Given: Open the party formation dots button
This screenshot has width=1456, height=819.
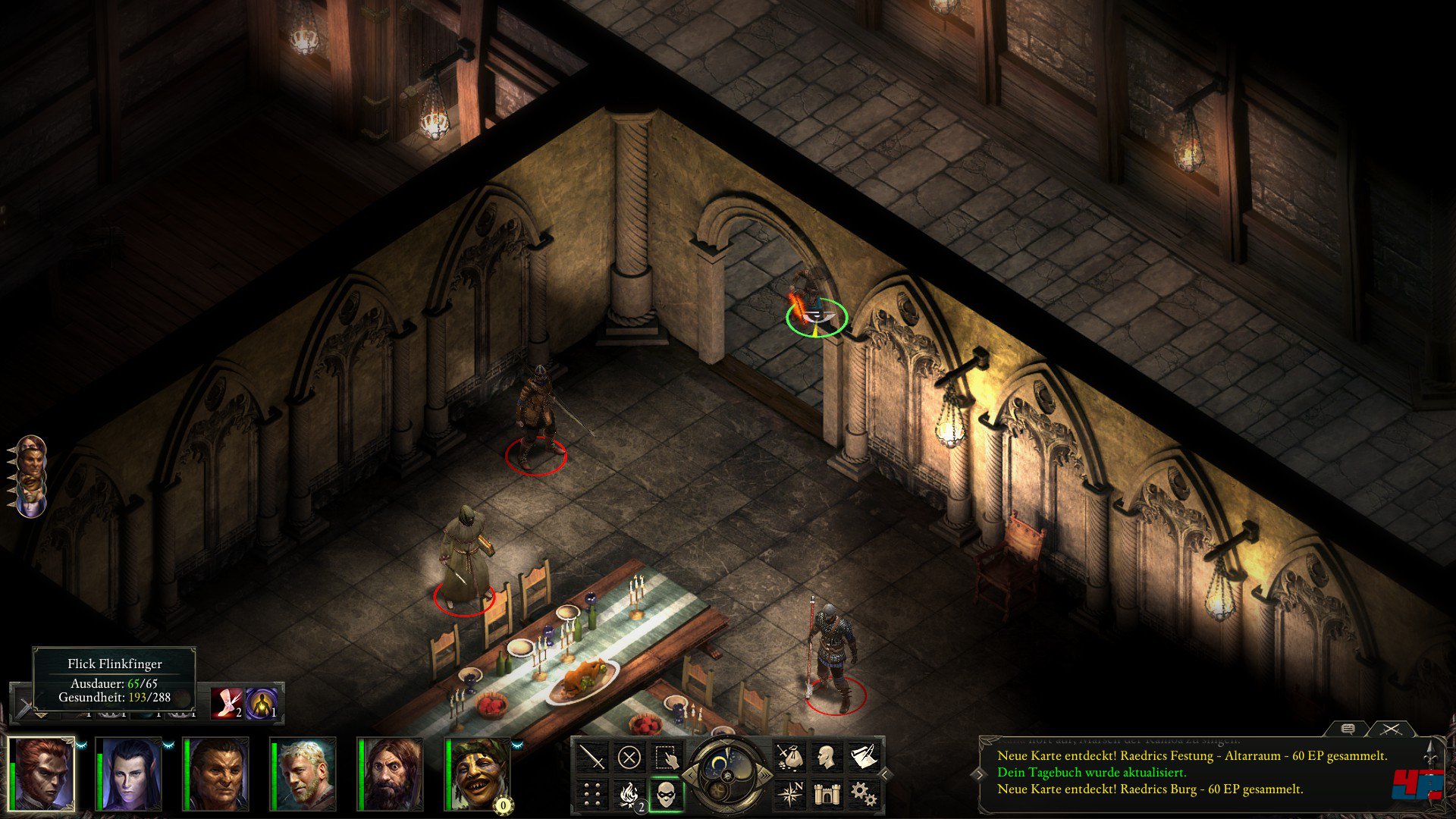Looking at the screenshot, I should [x=592, y=794].
